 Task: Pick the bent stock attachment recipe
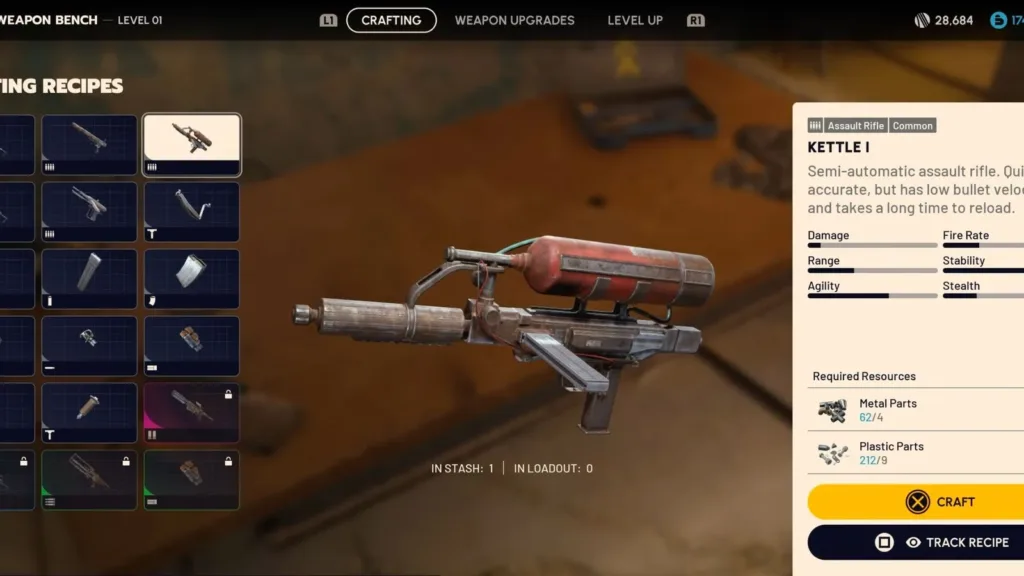tap(192, 211)
